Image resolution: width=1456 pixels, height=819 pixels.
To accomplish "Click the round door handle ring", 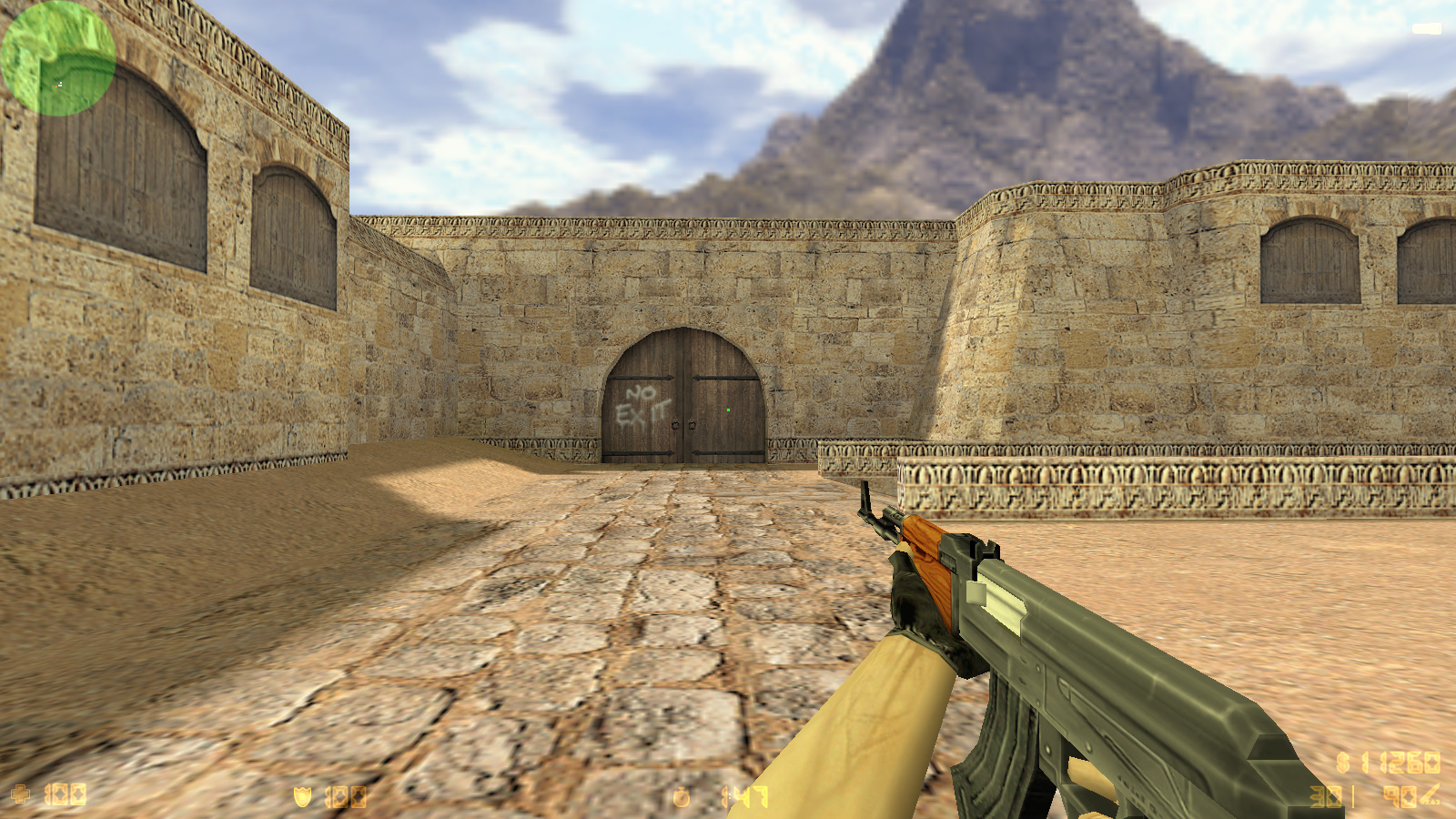I will pos(677,426).
